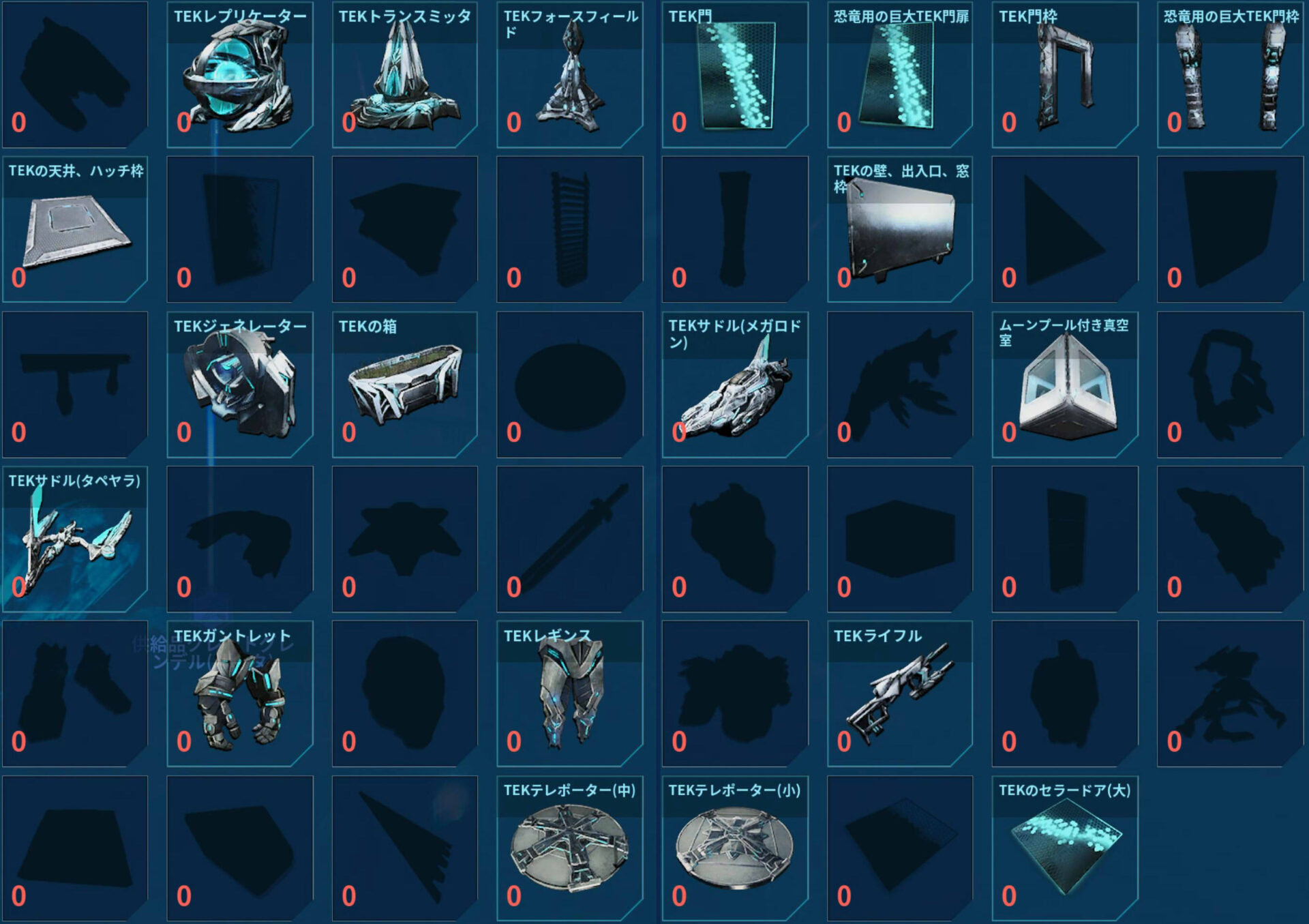Choose the TEKガントレット engram

click(239, 694)
